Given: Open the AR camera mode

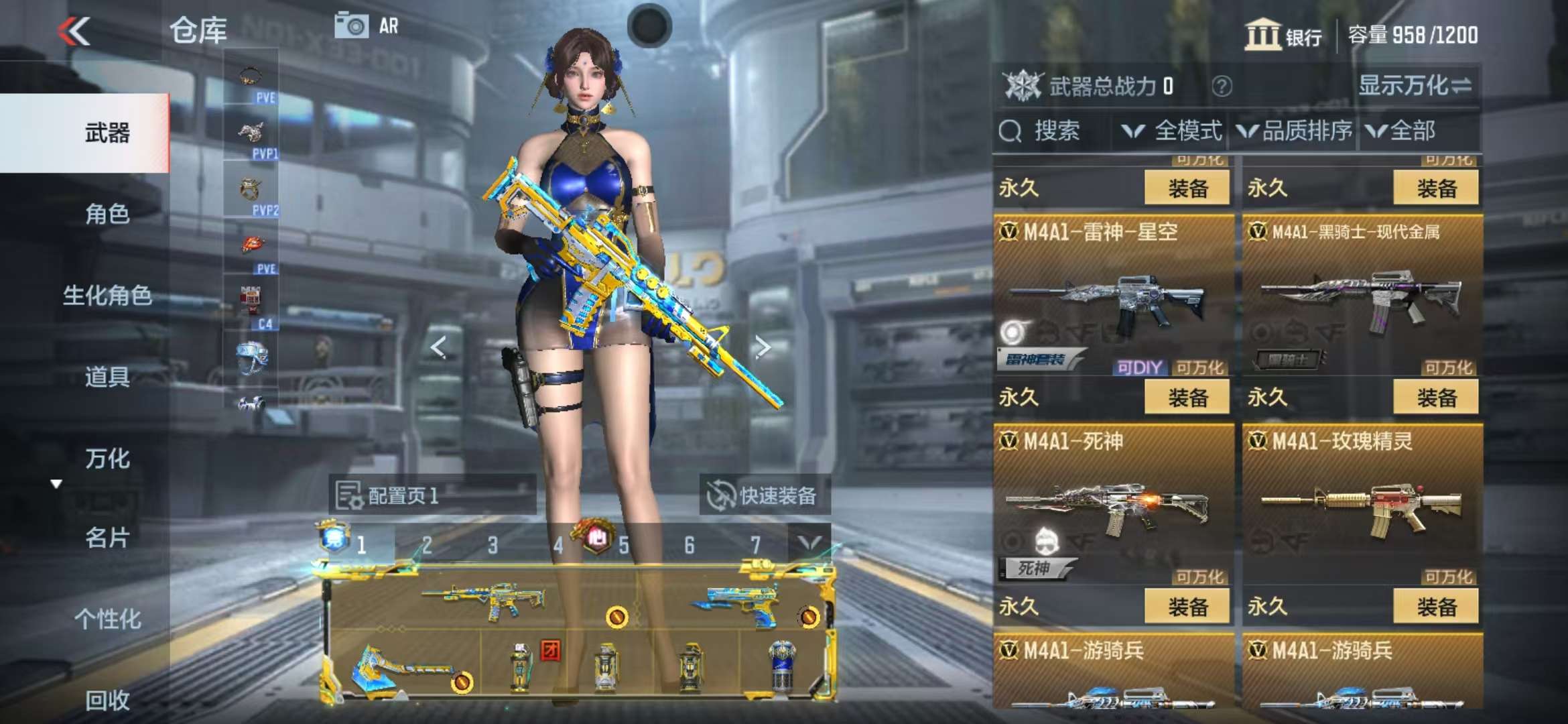Looking at the screenshot, I should [x=367, y=27].
